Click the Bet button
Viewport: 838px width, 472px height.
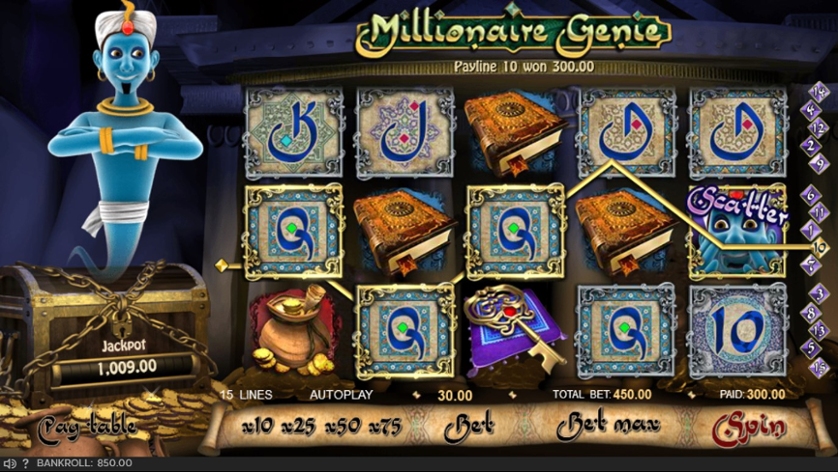[472, 427]
